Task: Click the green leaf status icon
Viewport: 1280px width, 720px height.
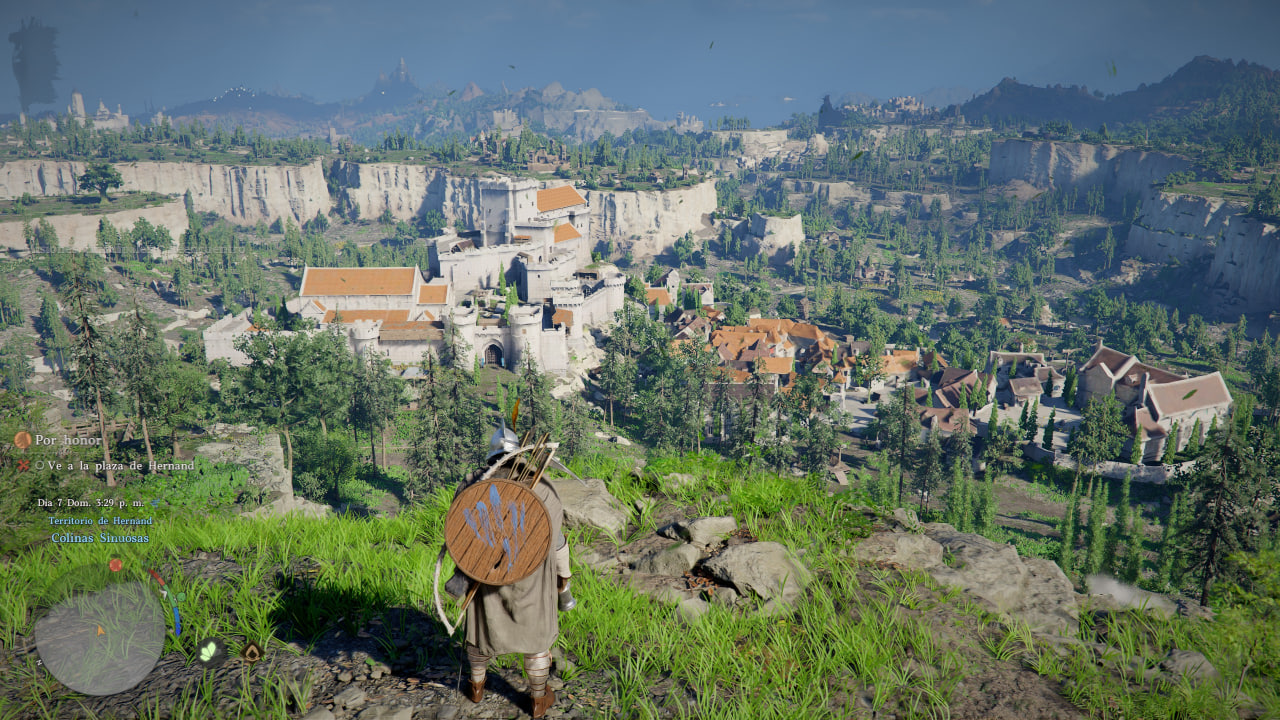Action: coord(209,650)
